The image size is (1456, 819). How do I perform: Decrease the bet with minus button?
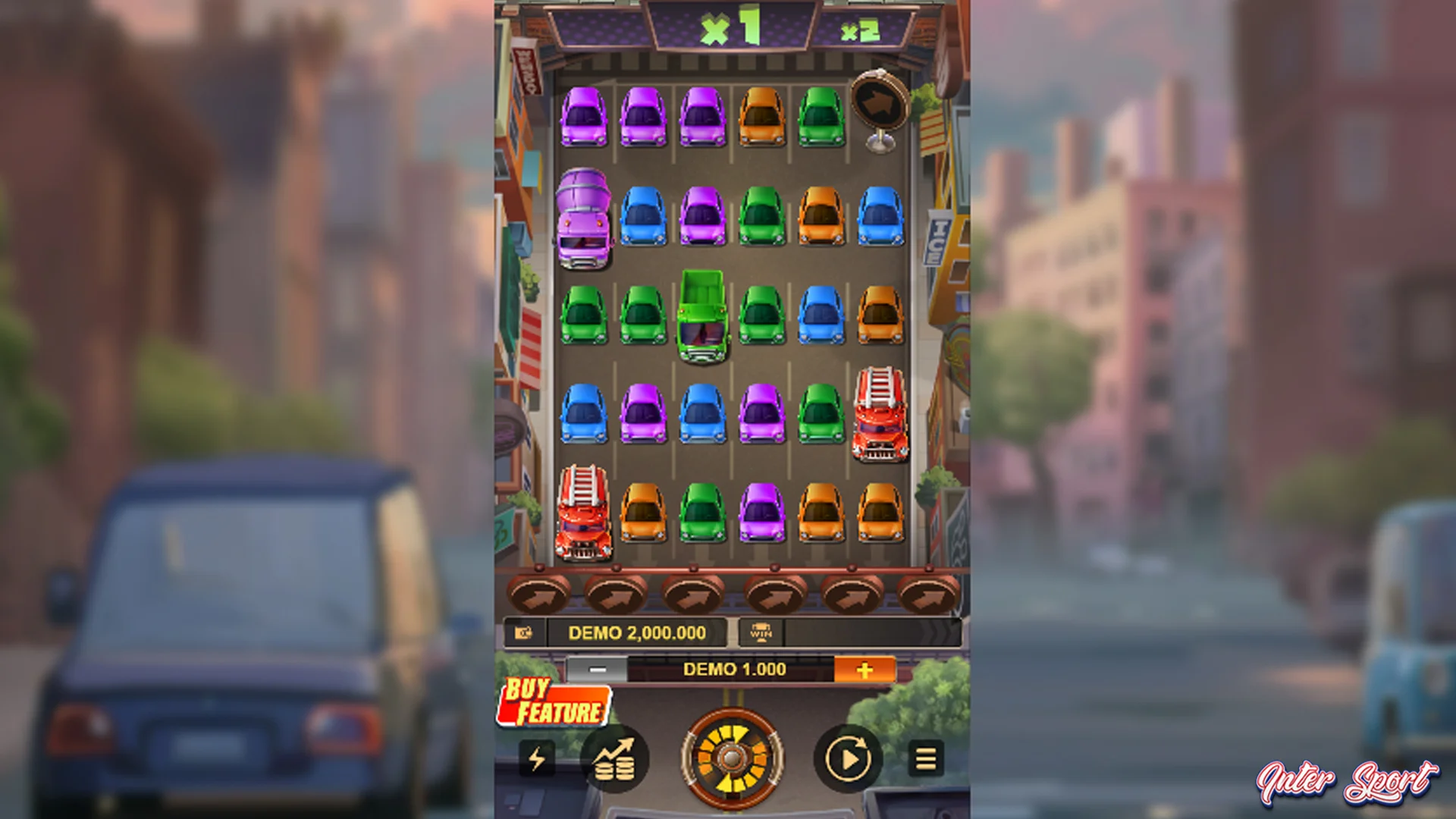click(598, 670)
